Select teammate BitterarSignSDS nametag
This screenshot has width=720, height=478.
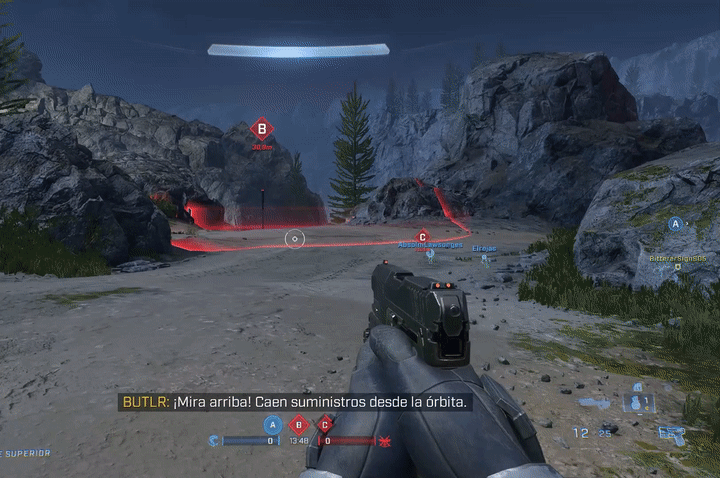677,257
